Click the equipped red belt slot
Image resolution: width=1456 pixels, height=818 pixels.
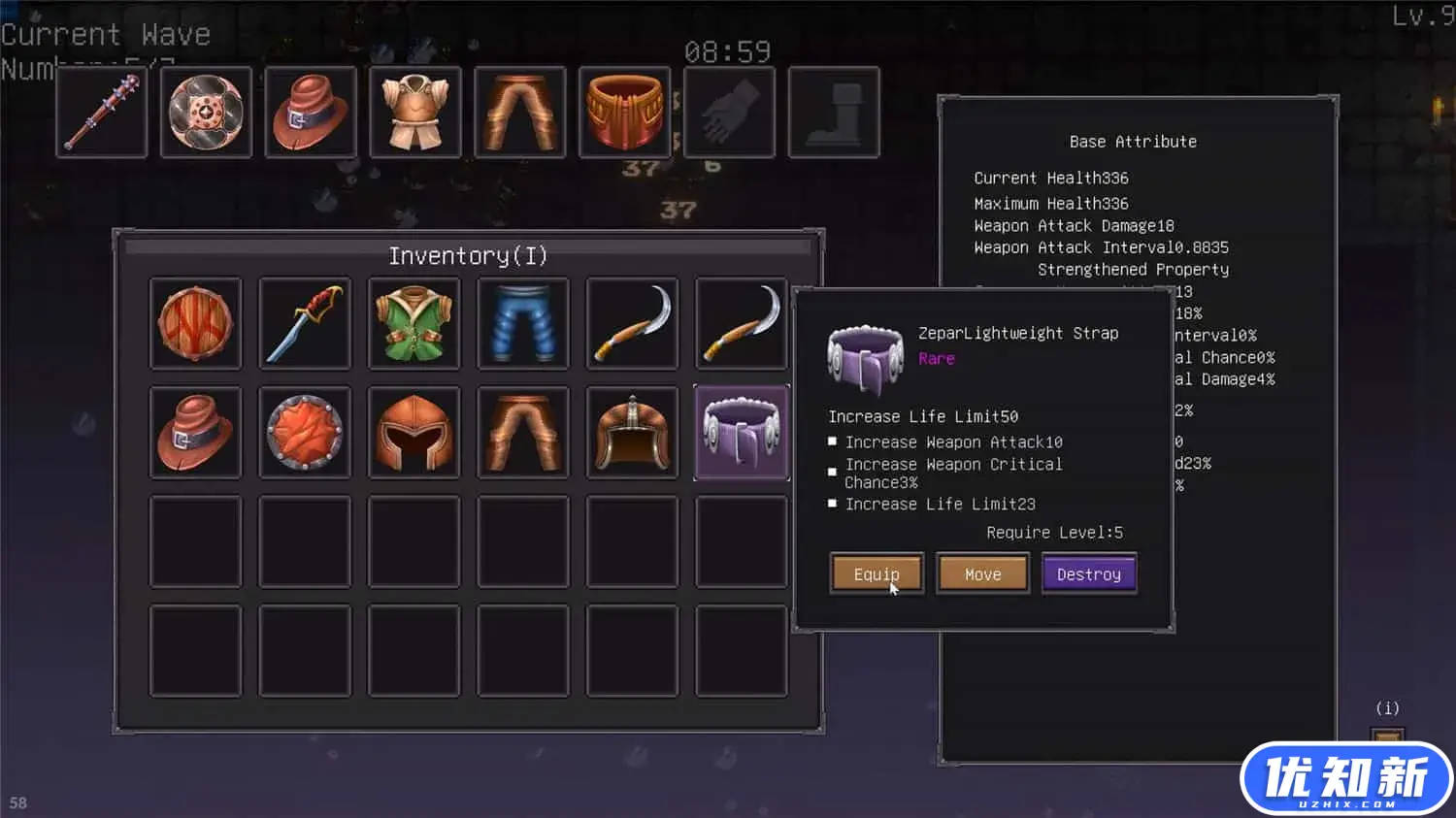coord(624,113)
